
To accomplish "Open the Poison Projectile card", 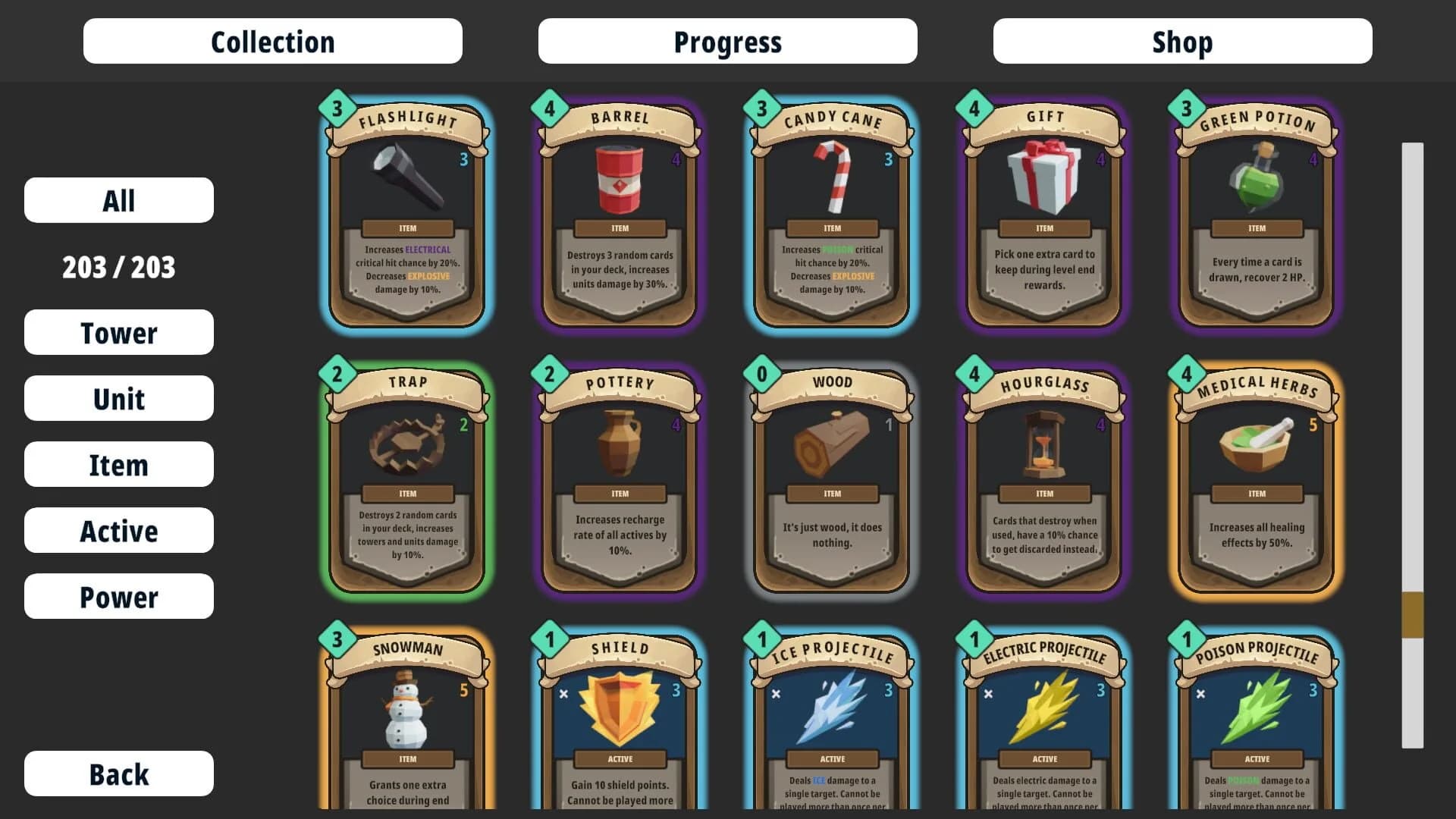I will pos(1256,720).
